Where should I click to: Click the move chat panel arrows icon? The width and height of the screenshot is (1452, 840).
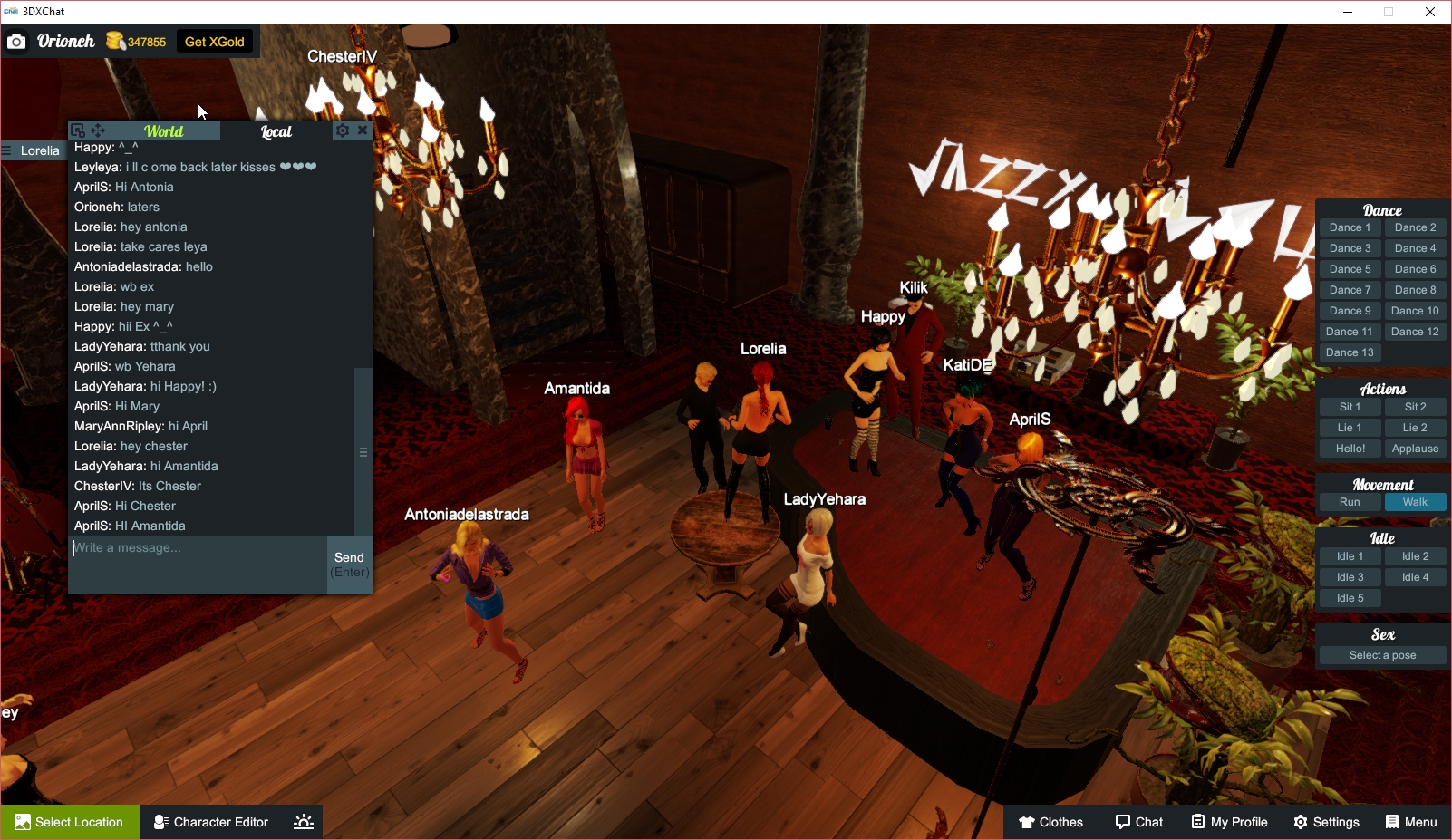pos(98,130)
